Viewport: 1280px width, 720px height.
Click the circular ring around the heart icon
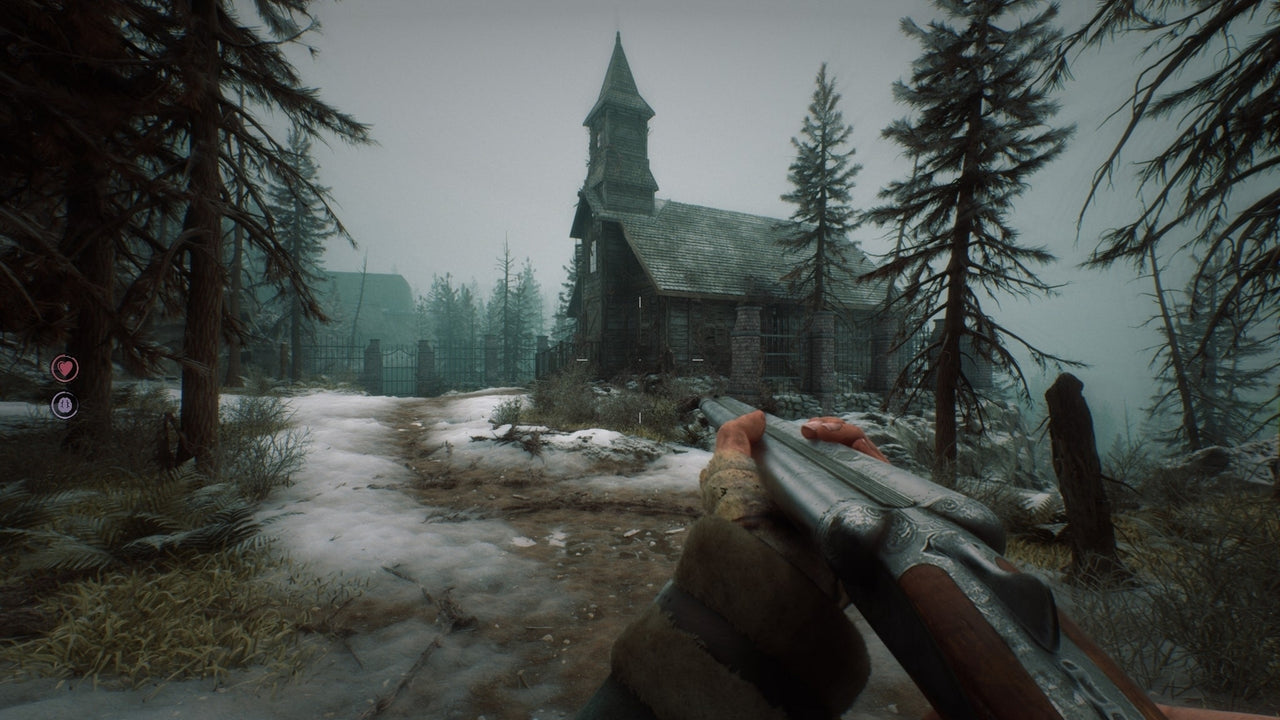[53, 368]
